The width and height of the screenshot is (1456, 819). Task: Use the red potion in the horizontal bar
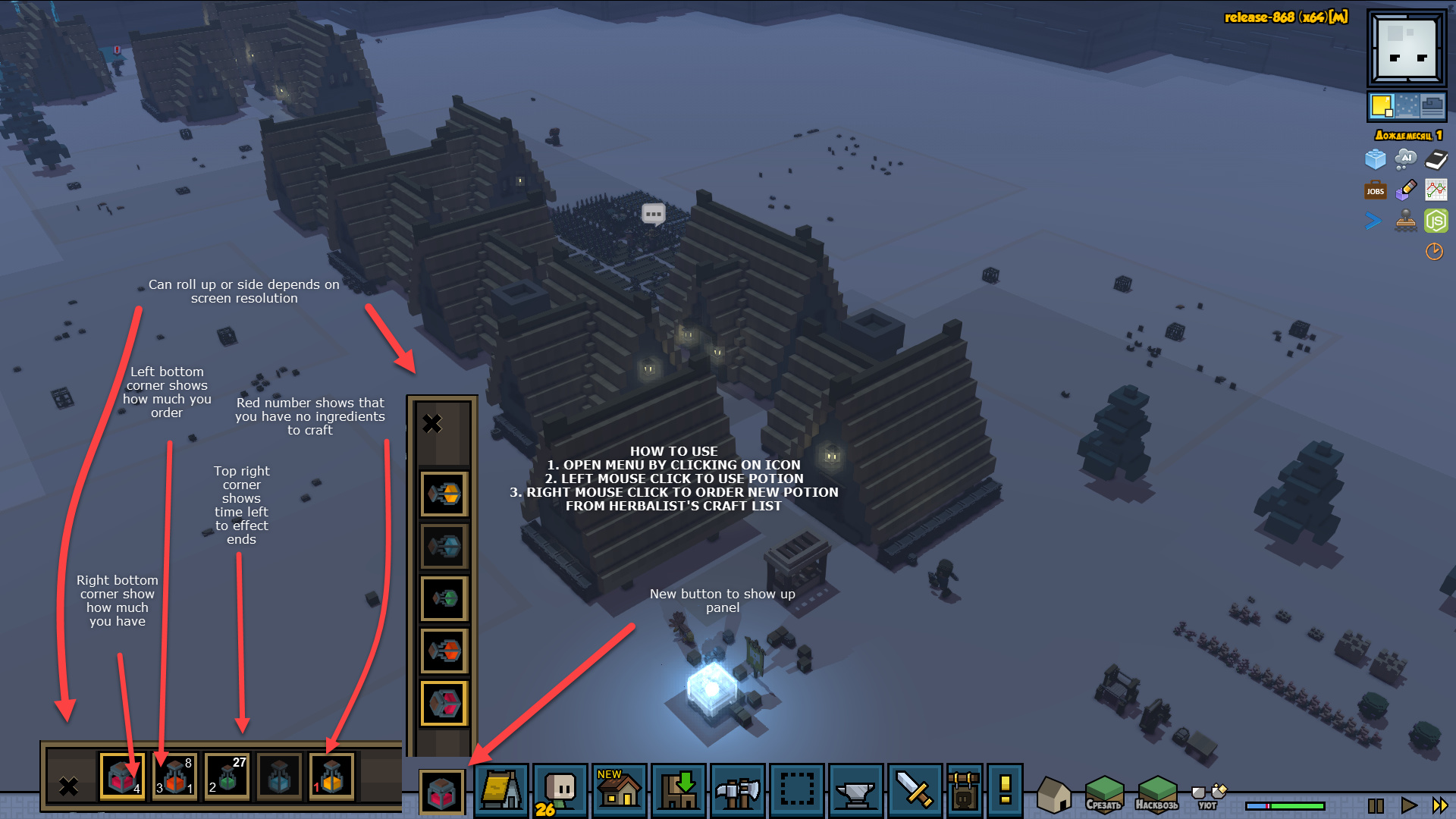click(x=121, y=777)
